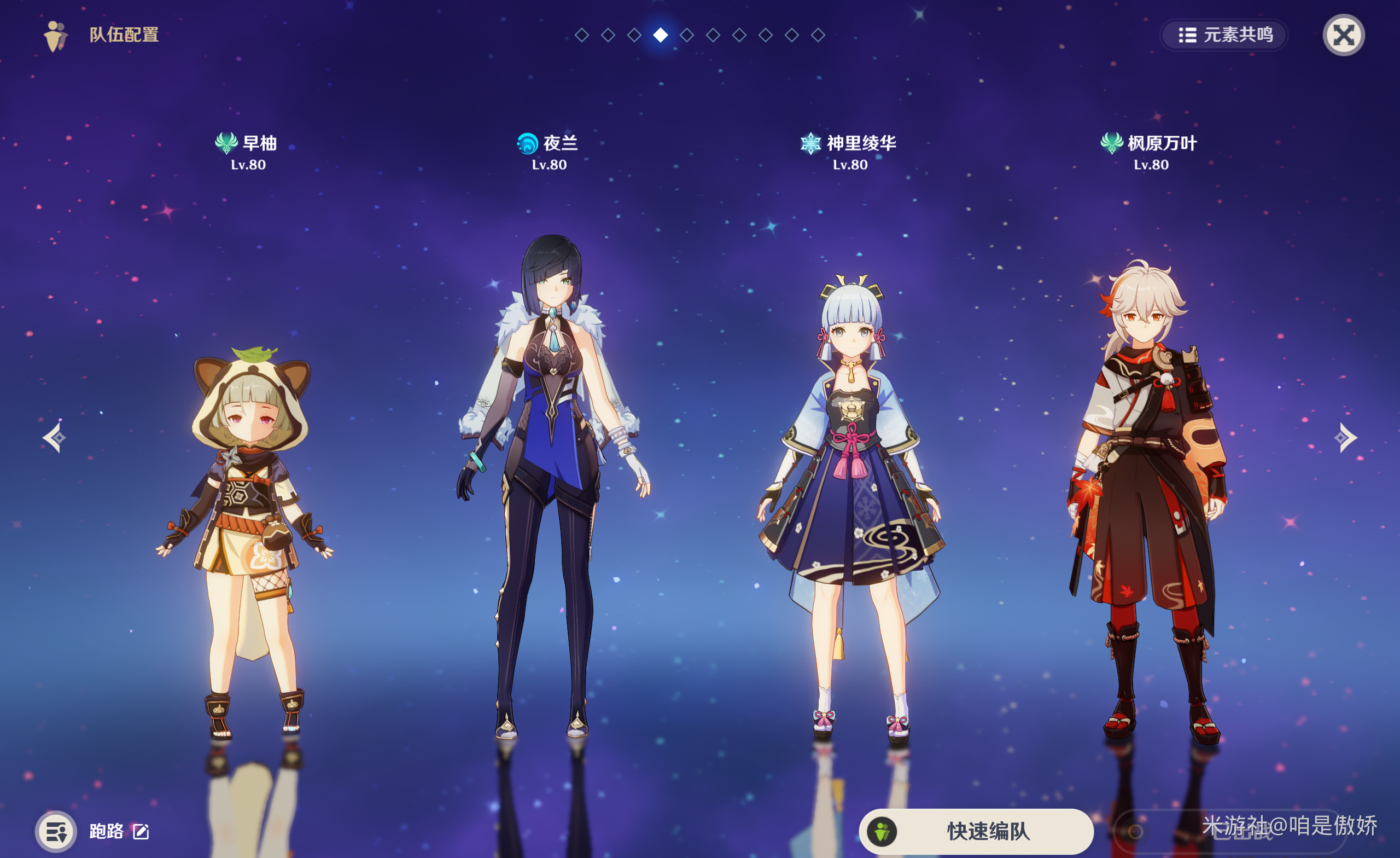Switch to the first team page dot
1400x858 pixels.
pos(581,35)
